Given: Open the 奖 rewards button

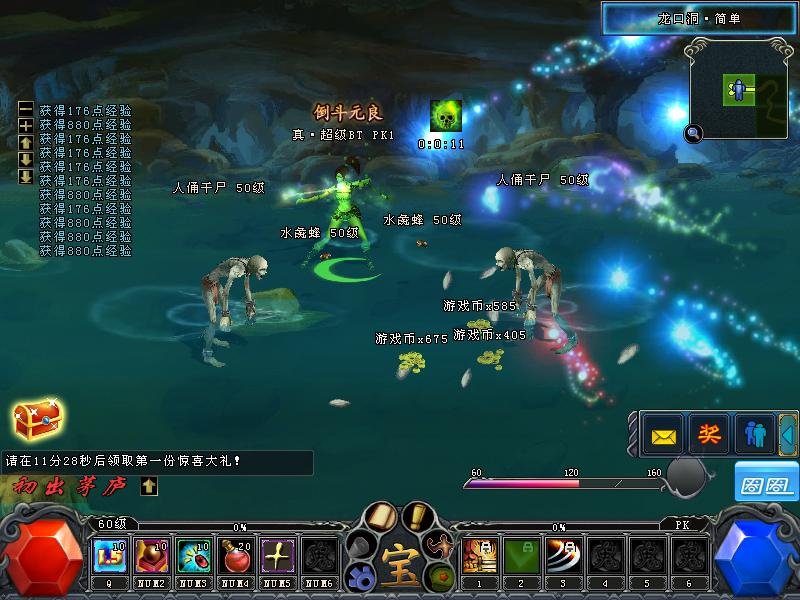Looking at the screenshot, I should pos(709,436).
